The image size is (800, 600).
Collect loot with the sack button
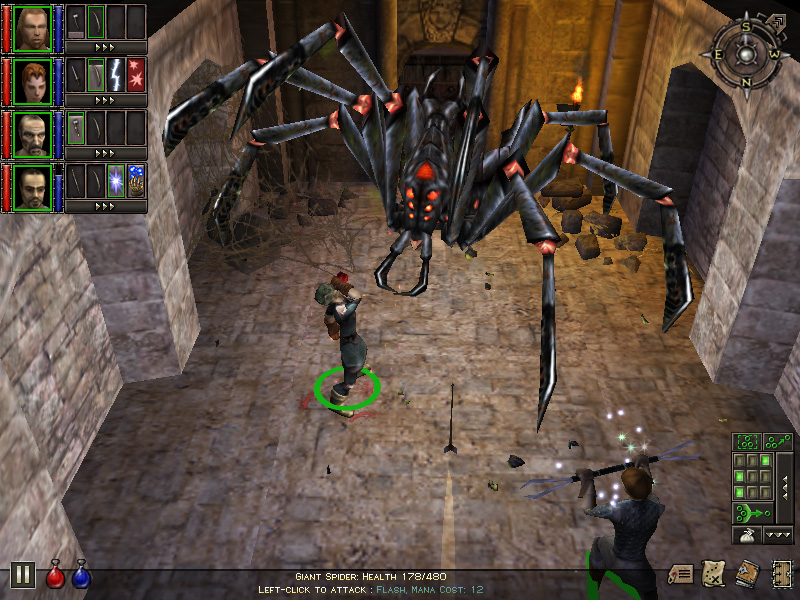pos(746,536)
